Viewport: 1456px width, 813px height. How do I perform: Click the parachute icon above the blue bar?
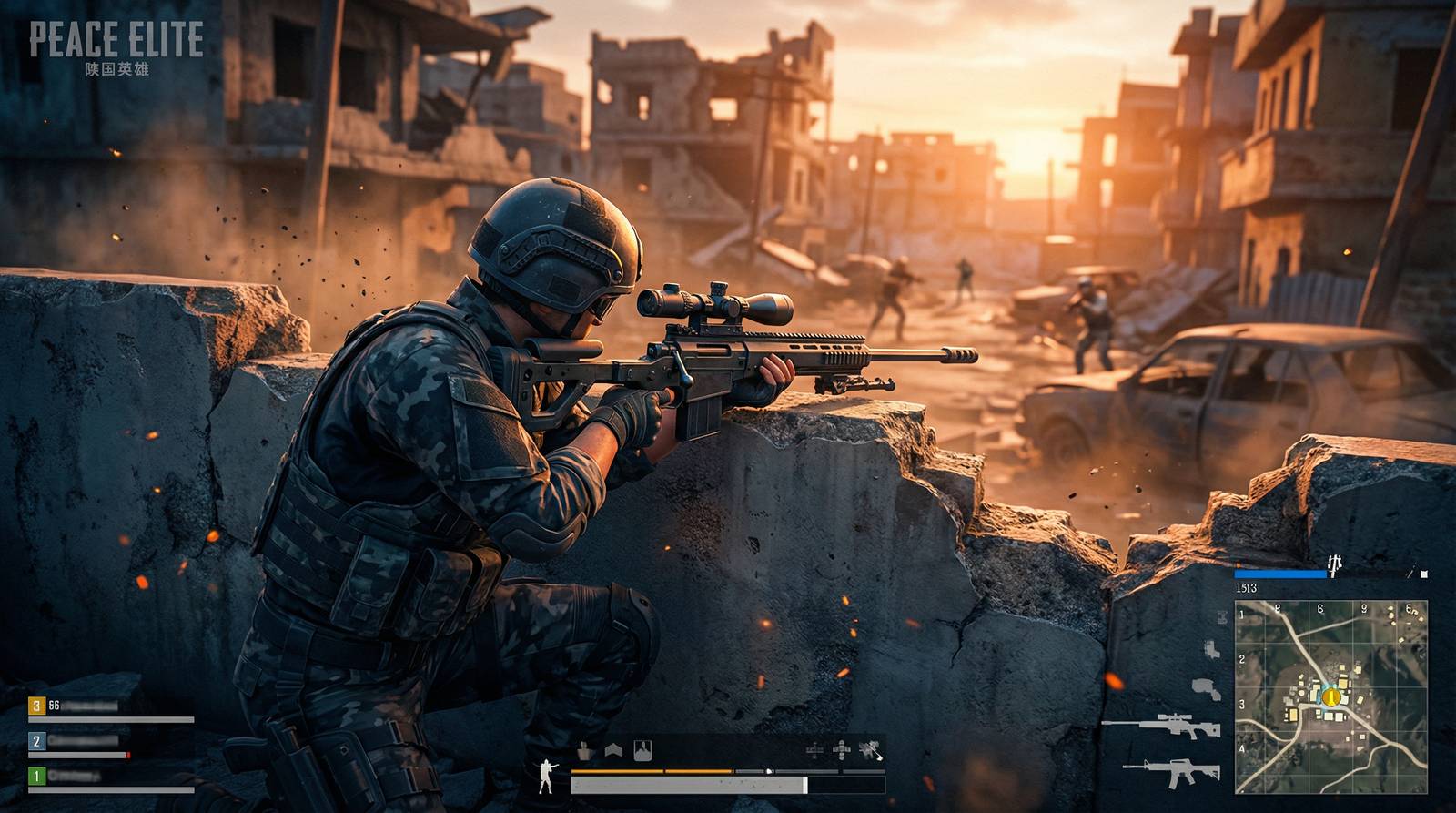point(1334,565)
